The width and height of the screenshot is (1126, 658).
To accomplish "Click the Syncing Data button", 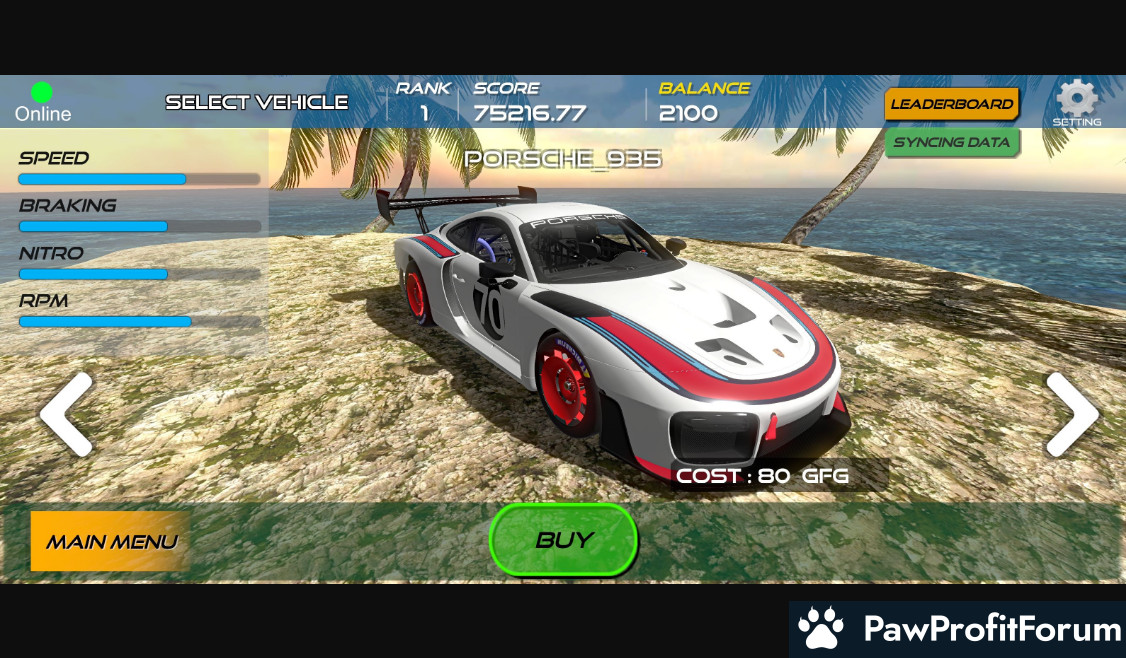I will (x=951, y=142).
